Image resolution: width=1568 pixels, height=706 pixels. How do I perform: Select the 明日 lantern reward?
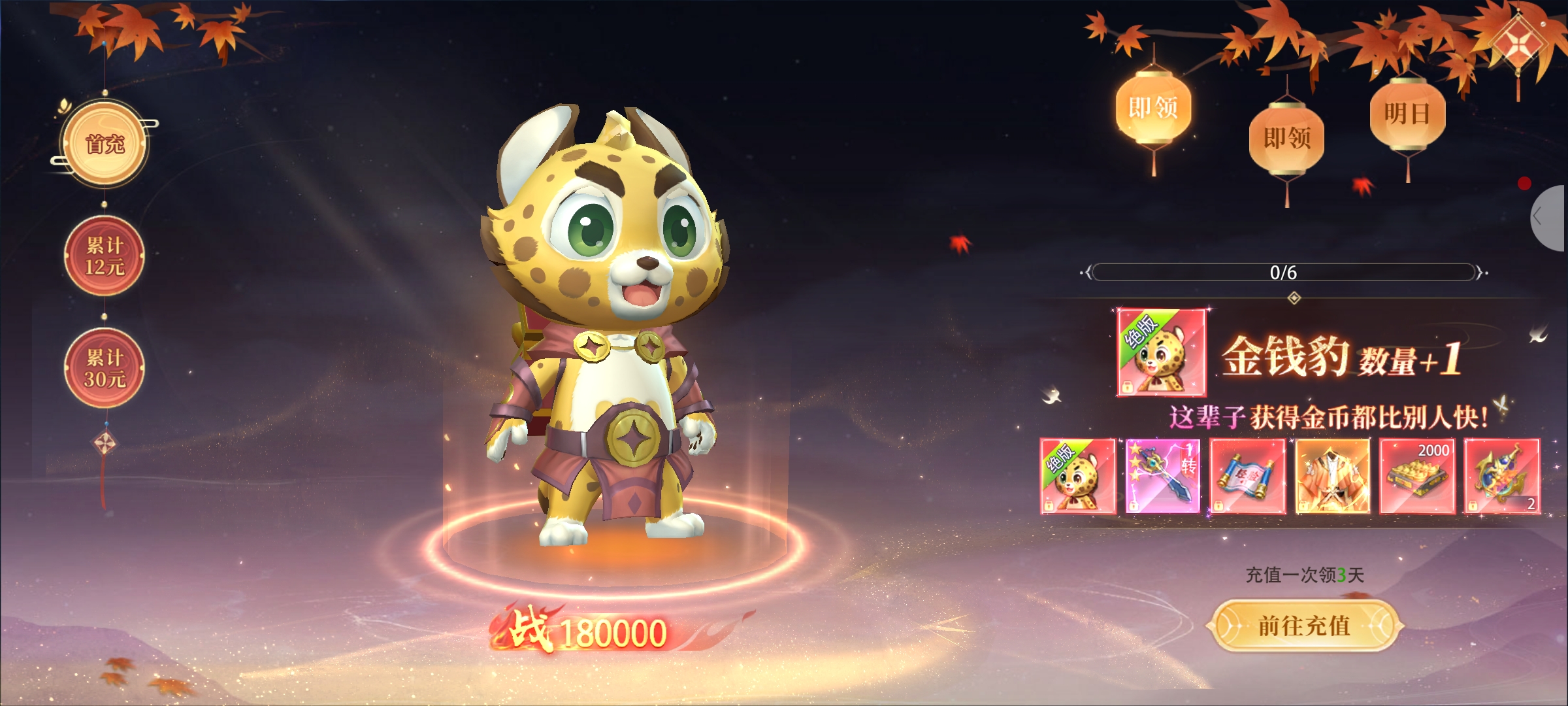click(1407, 114)
